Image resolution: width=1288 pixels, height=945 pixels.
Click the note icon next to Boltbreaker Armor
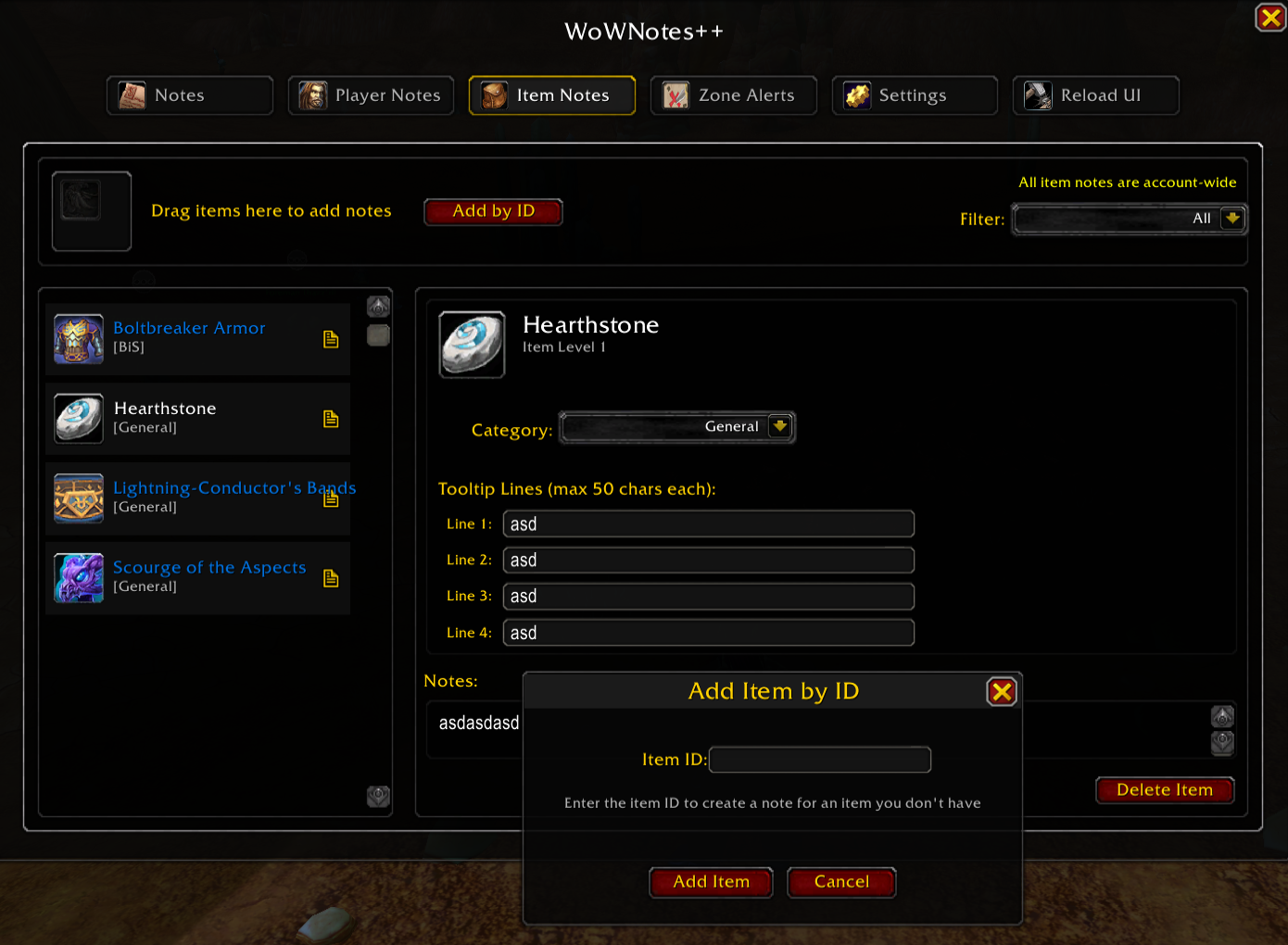click(x=331, y=339)
